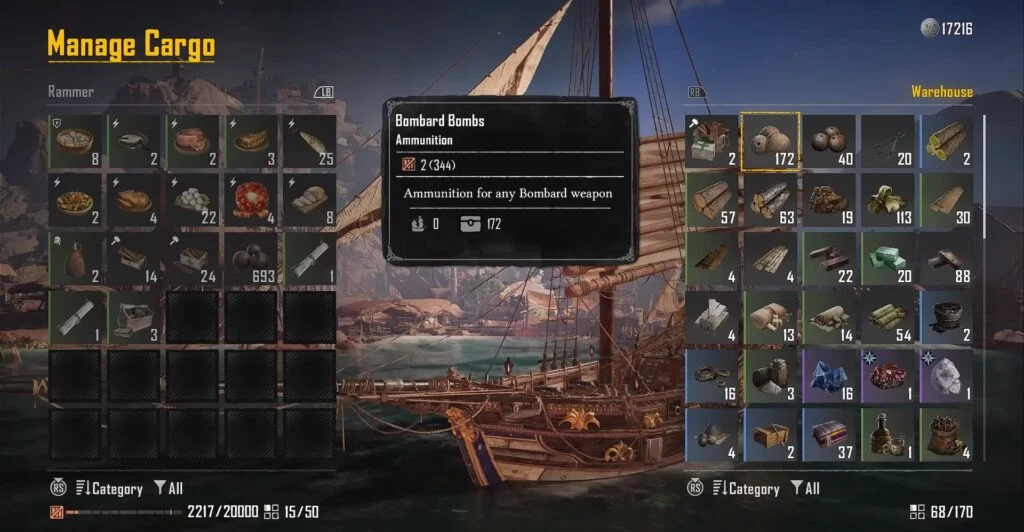Choose the blue crystal ore stack of 16
The width and height of the screenshot is (1024, 532).
828,376
